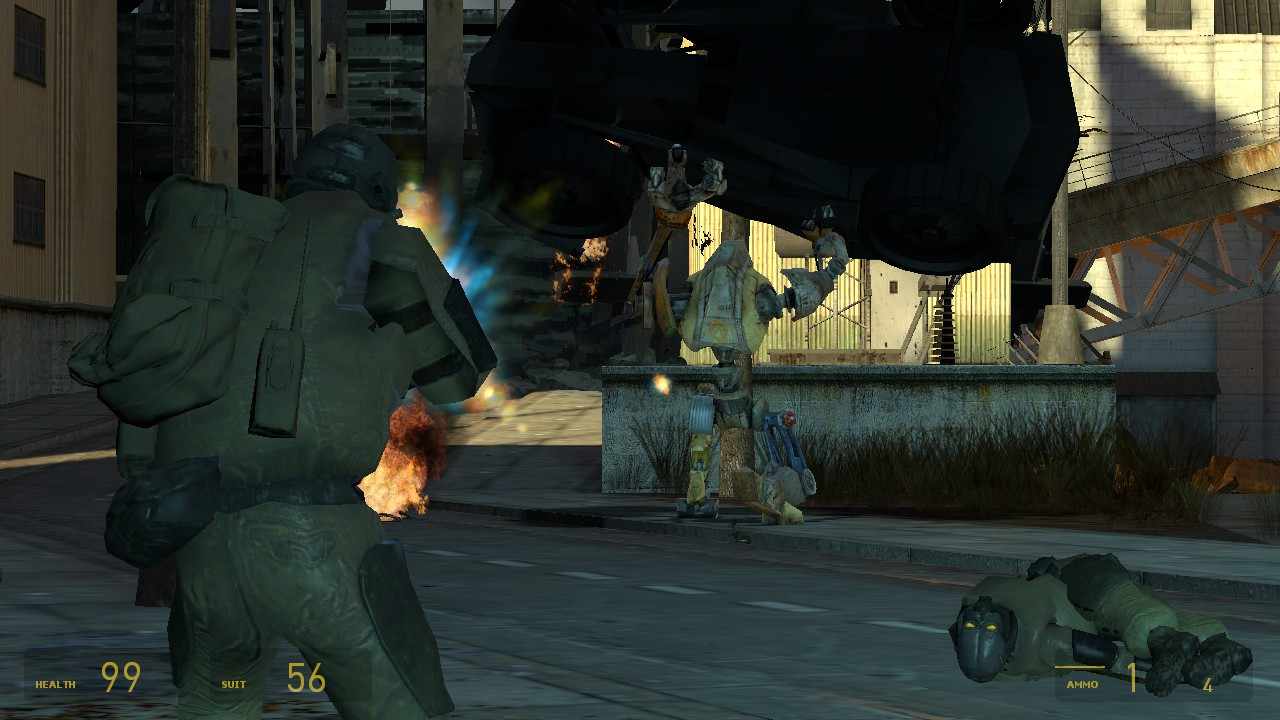Screen dimensions: 1280x720
Task: Select the soldier's helmet
Action: pos(345,165)
